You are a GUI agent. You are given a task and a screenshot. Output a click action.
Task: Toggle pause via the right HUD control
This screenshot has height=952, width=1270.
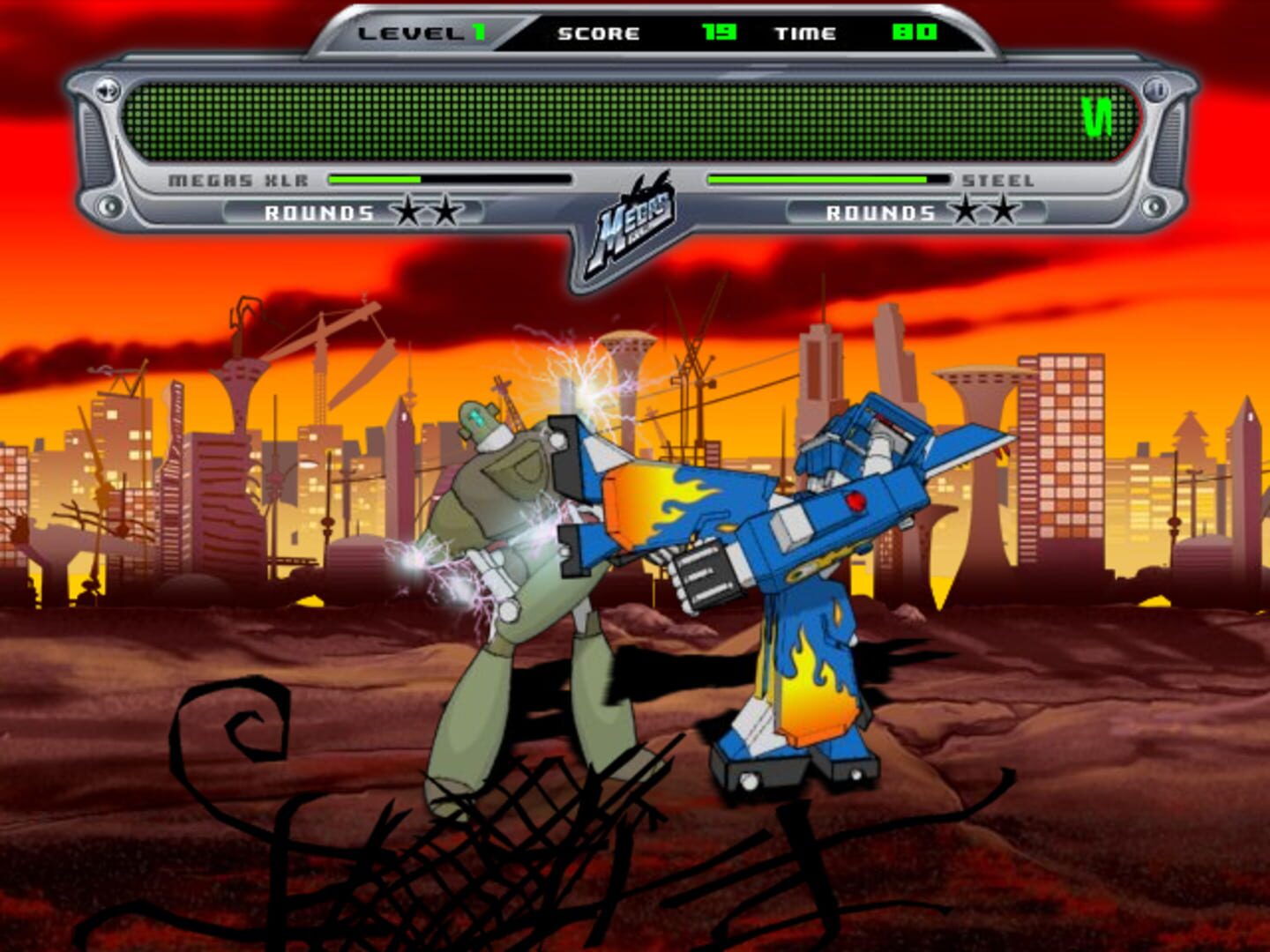pyautogui.click(x=1155, y=88)
